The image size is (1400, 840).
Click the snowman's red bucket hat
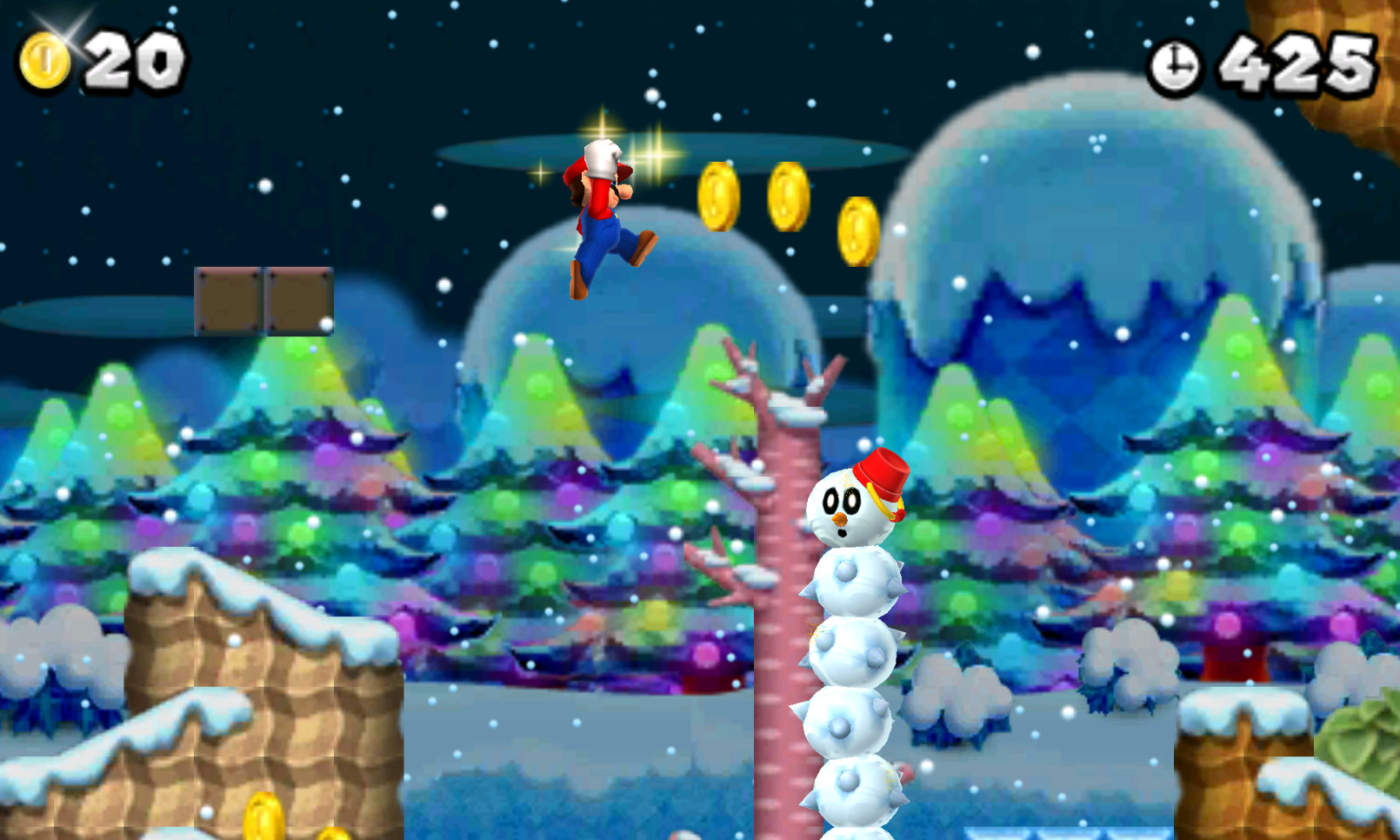coord(884,472)
